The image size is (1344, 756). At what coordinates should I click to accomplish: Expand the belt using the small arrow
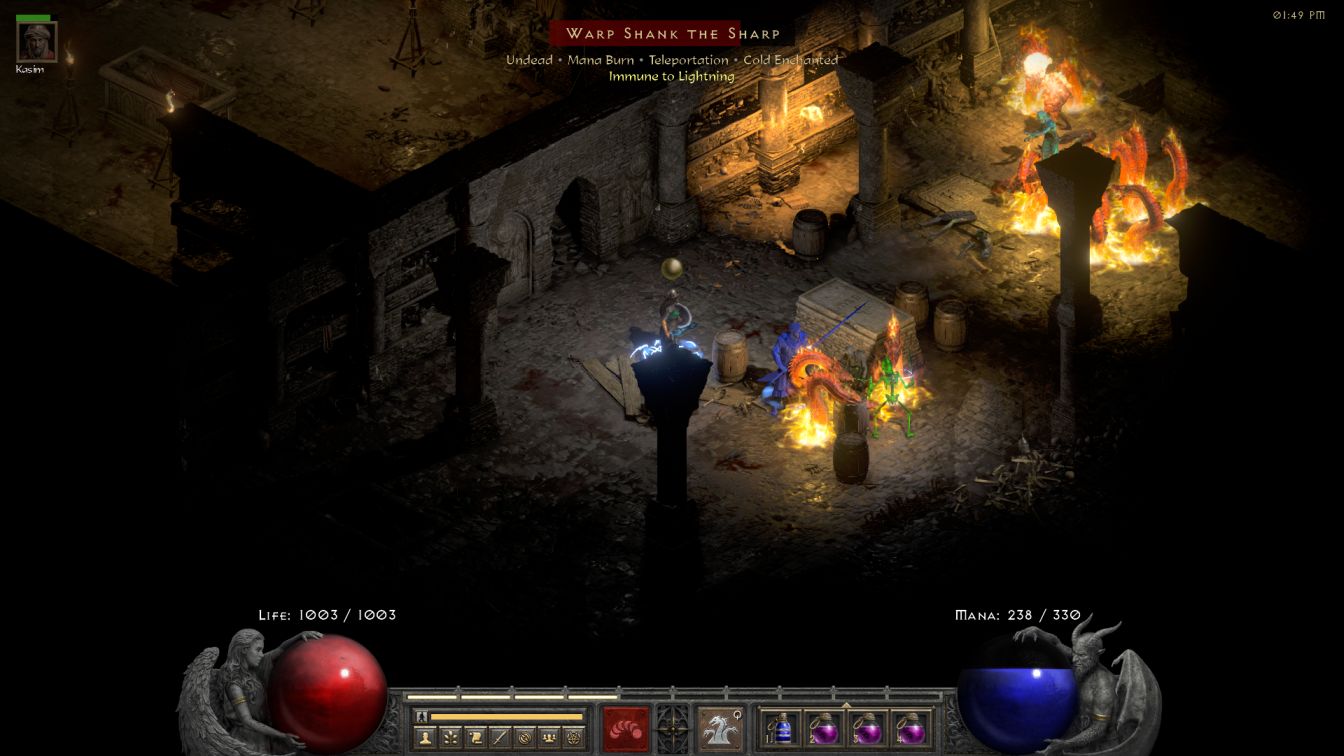point(846,705)
